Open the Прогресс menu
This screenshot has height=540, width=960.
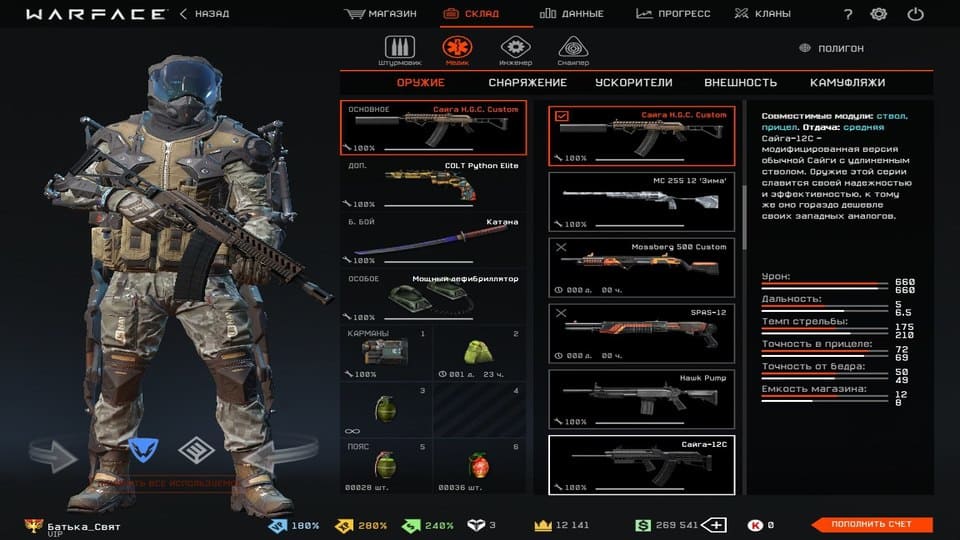click(x=673, y=14)
